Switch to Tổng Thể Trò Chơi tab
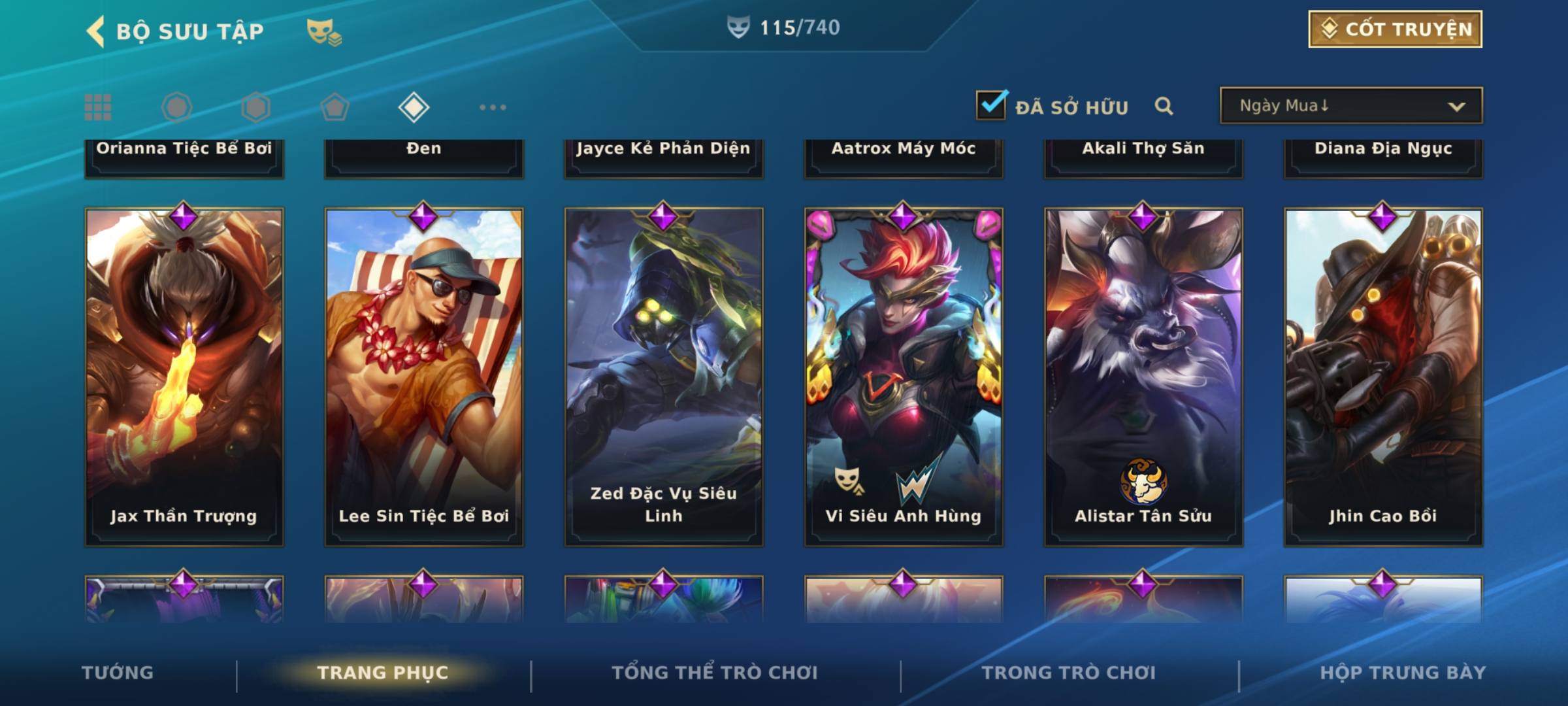Screen dimensions: 1568x706 715,673
